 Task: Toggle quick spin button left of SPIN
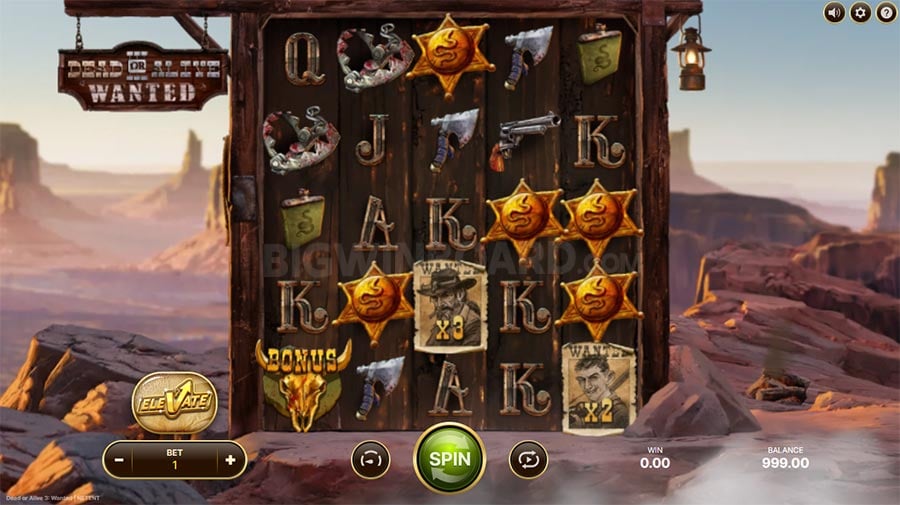[370, 459]
